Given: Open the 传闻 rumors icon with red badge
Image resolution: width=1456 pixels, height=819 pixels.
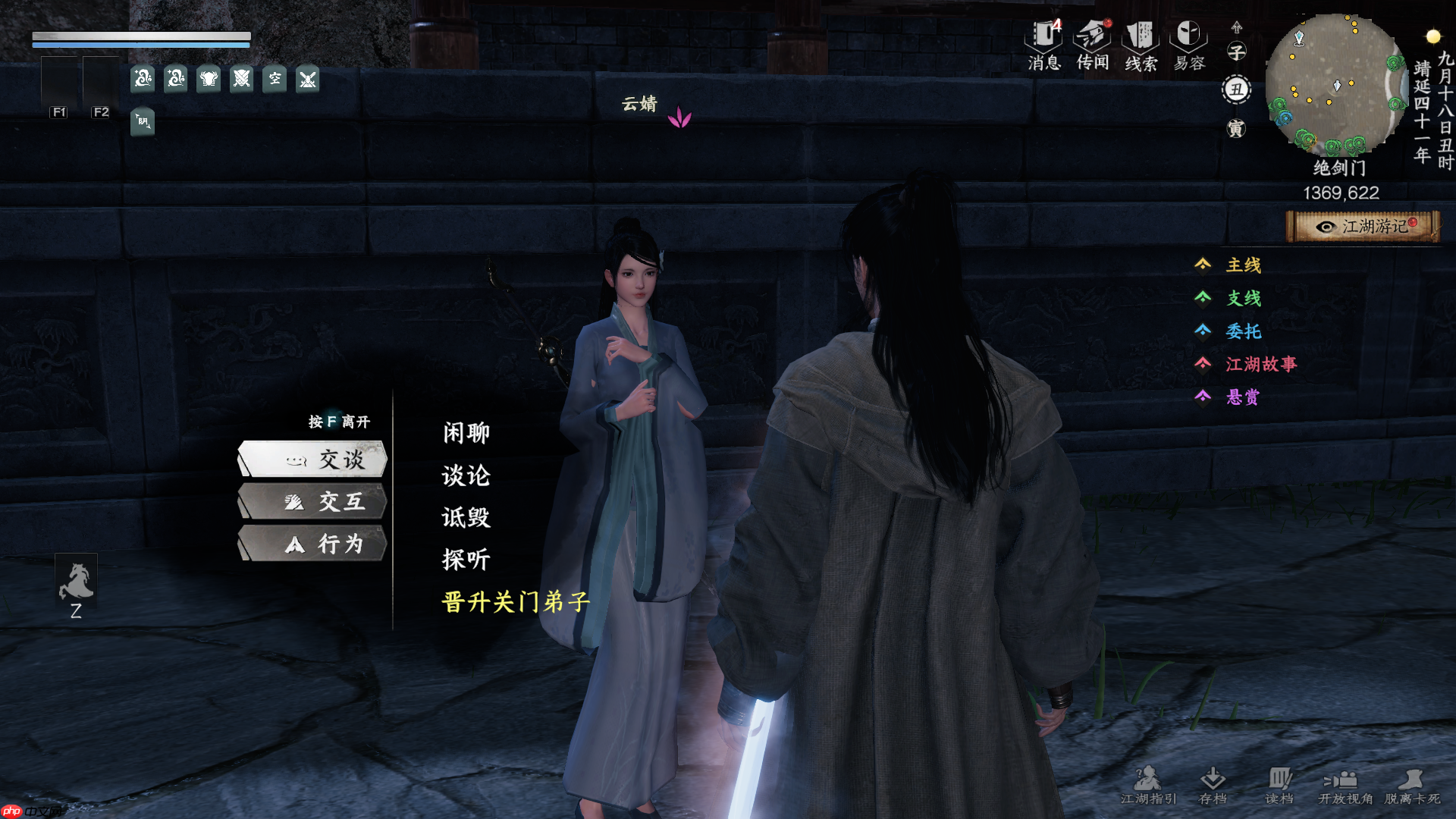Looking at the screenshot, I should click(1092, 38).
